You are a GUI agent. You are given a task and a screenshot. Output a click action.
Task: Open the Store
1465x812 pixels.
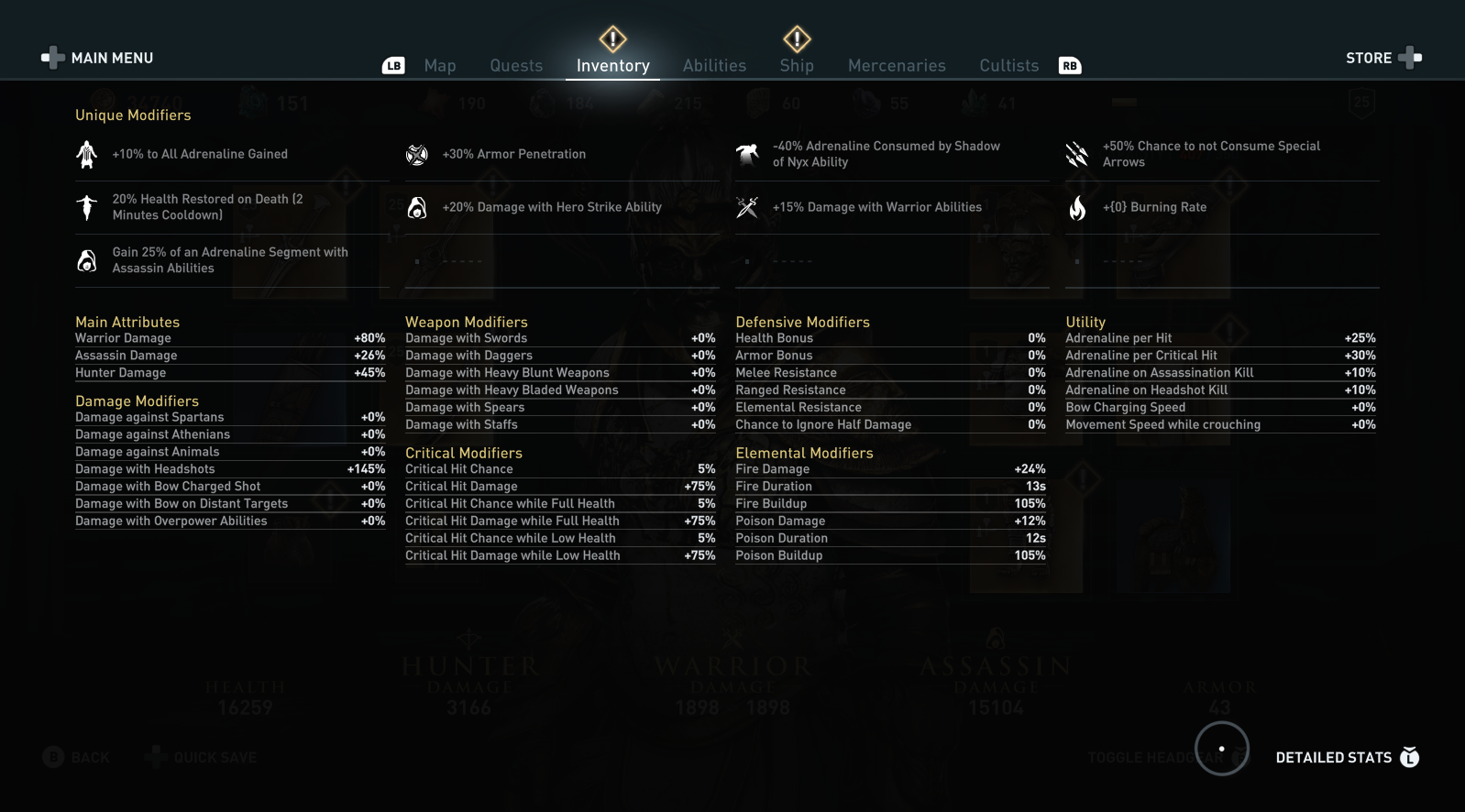(1382, 58)
